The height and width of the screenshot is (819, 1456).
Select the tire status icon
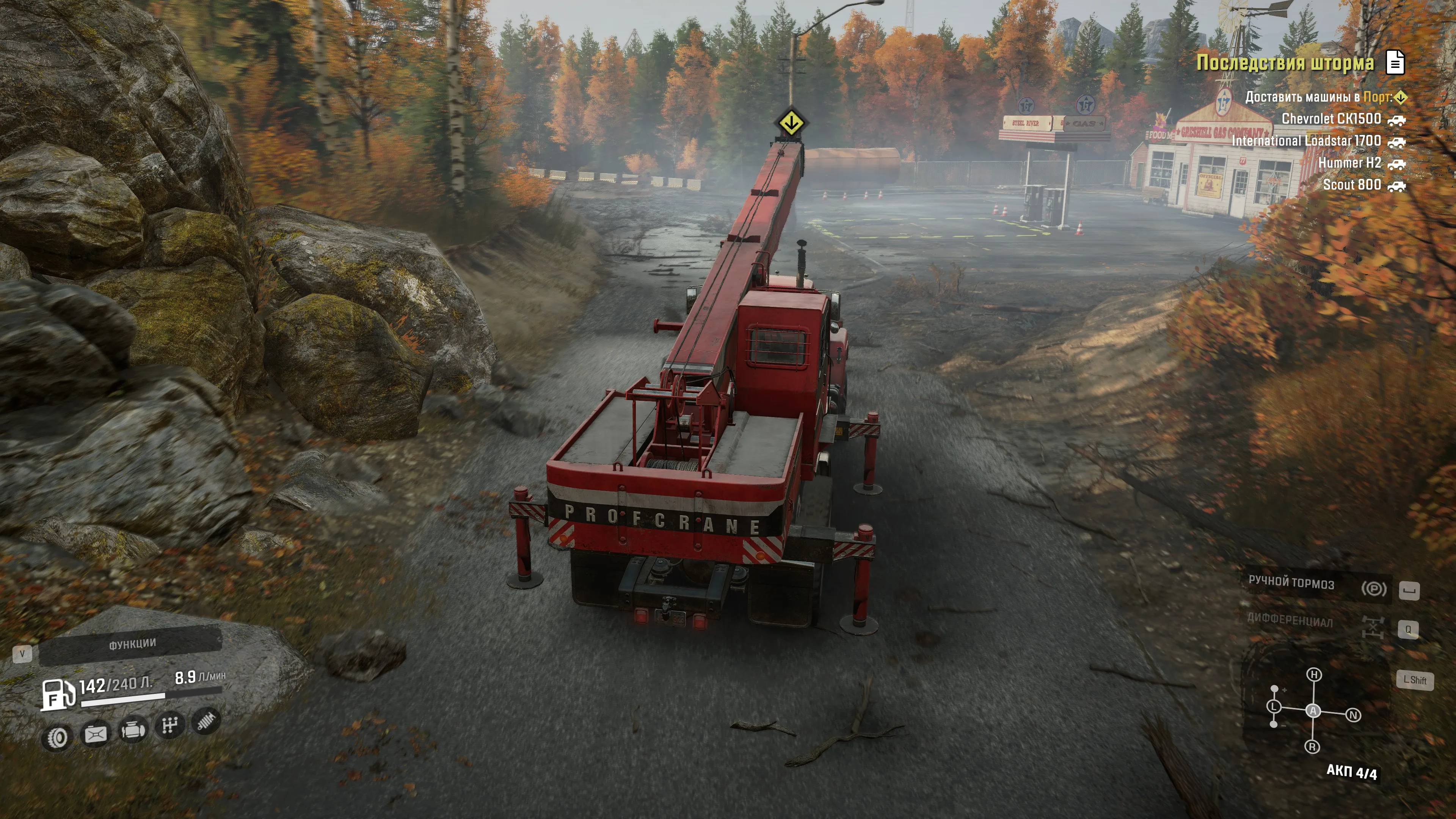(58, 737)
